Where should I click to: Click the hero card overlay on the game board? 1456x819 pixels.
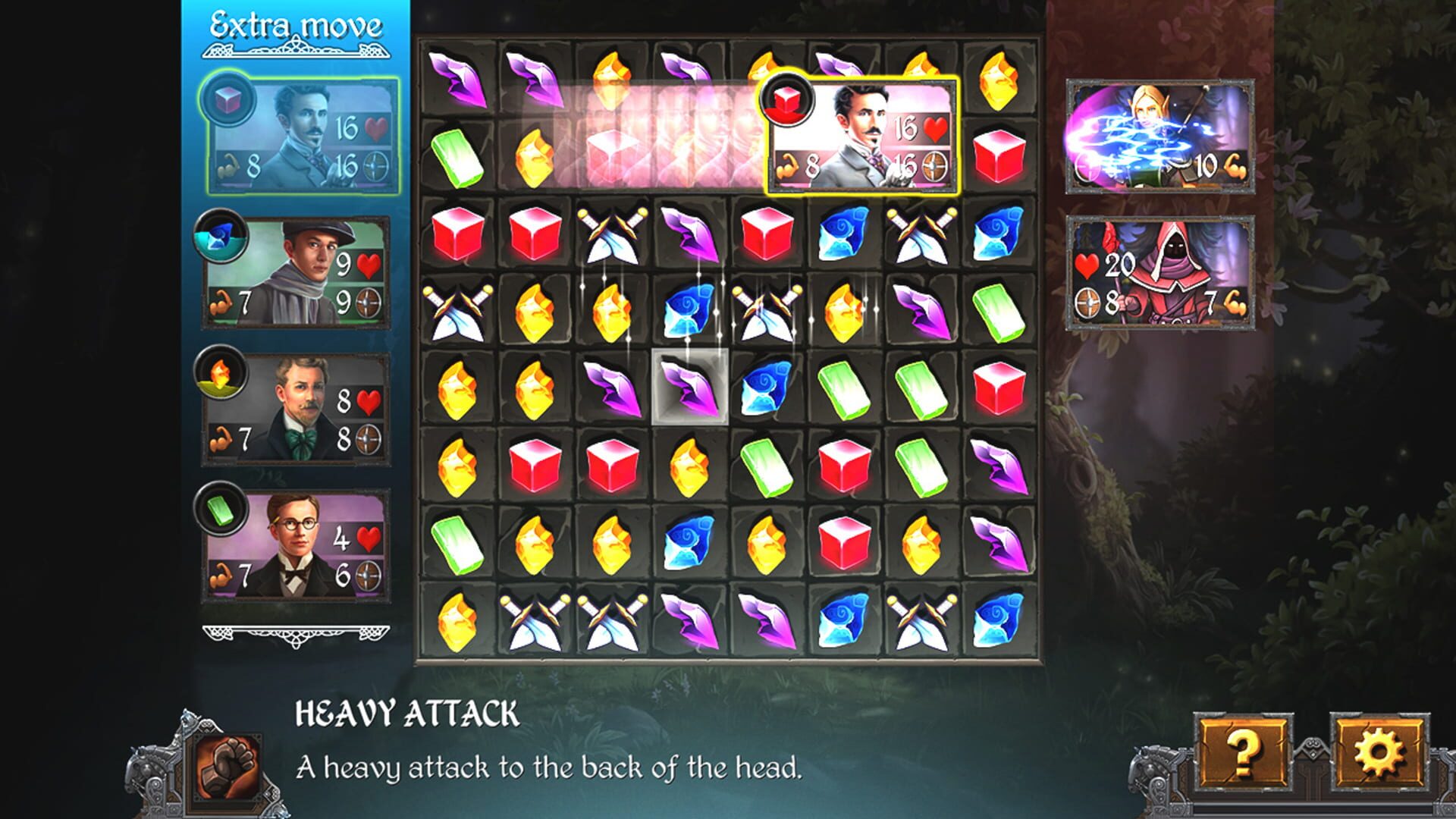[861, 136]
